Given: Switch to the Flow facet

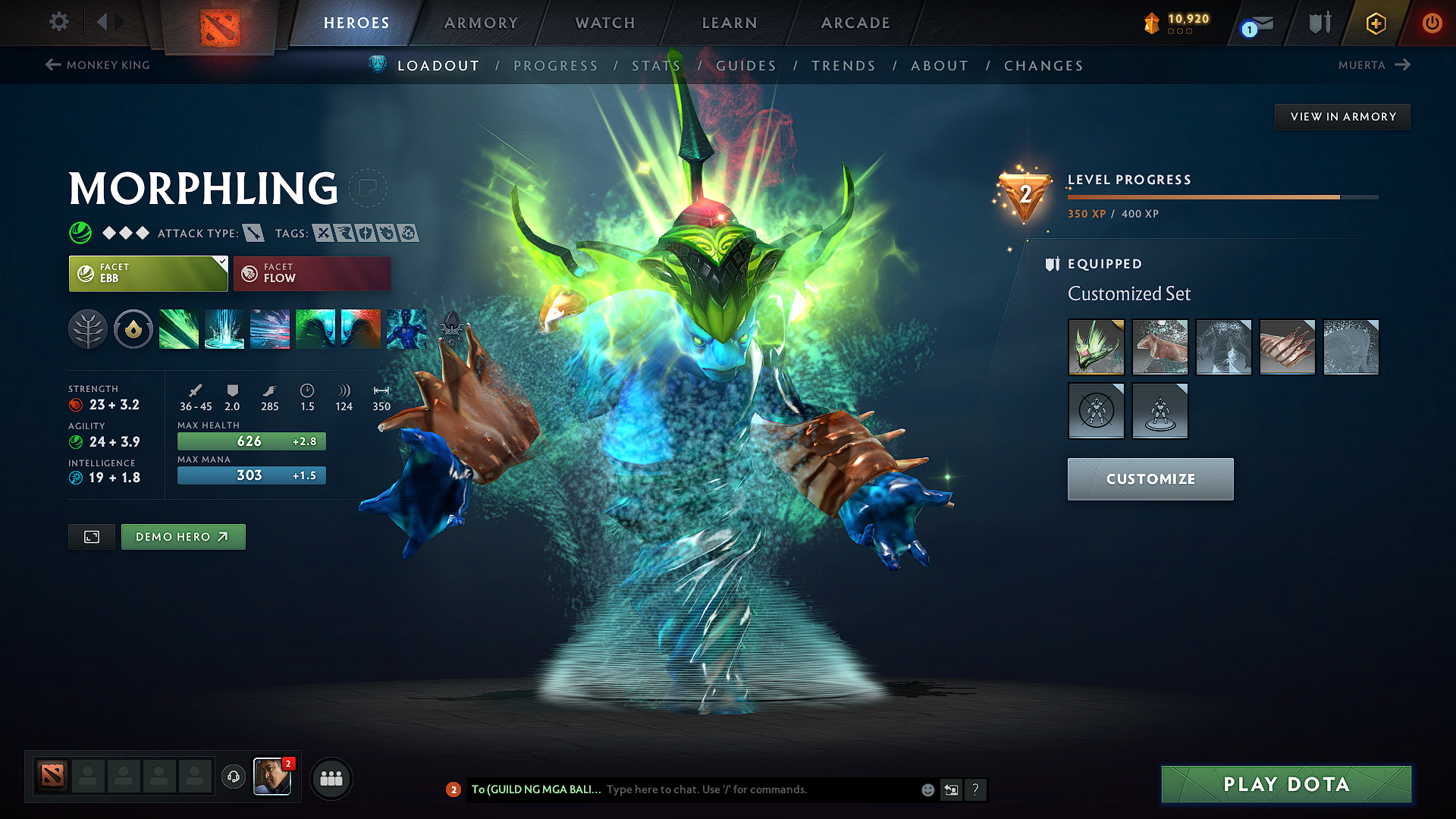Looking at the screenshot, I should (x=311, y=273).
